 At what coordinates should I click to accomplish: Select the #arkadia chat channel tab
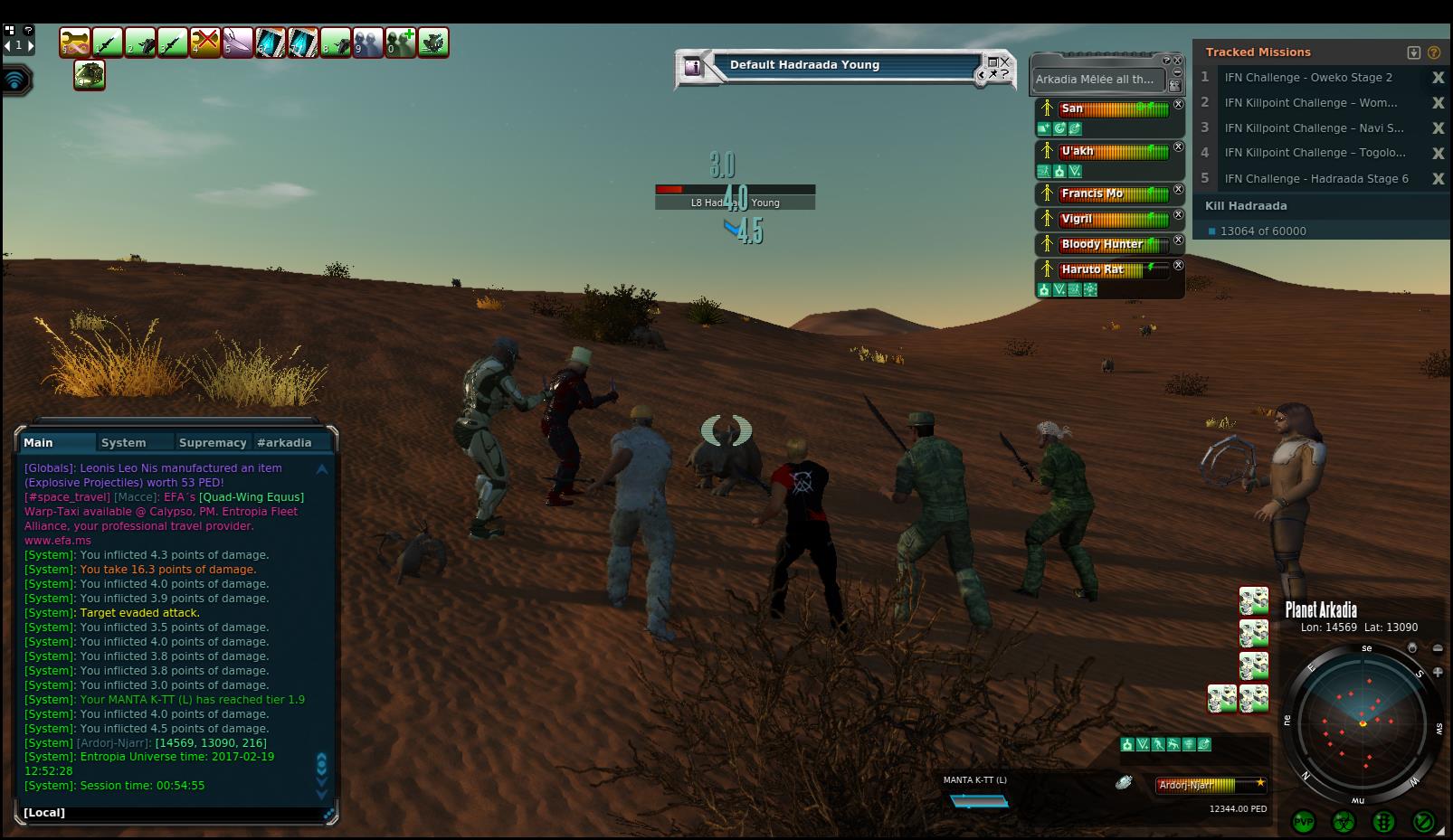click(284, 442)
